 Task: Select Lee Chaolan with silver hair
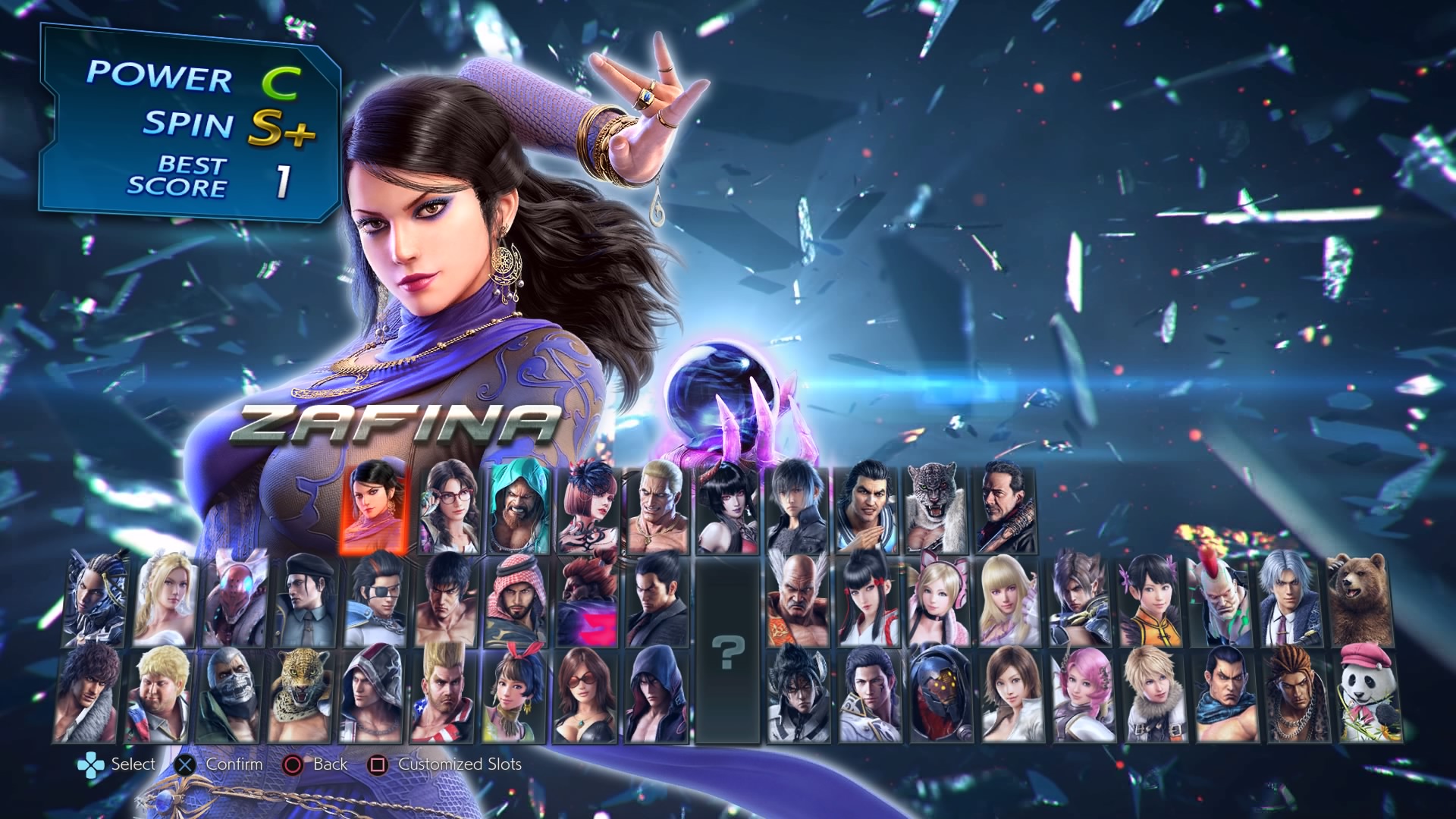pos(1291,601)
